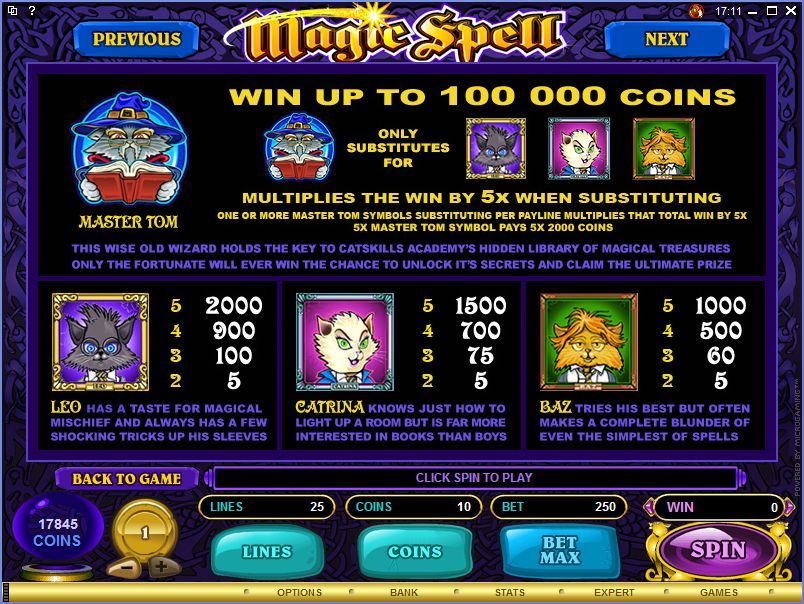Open the Bank menu
Viewport: 804px width, 604px height.
(x=404, y=593)
